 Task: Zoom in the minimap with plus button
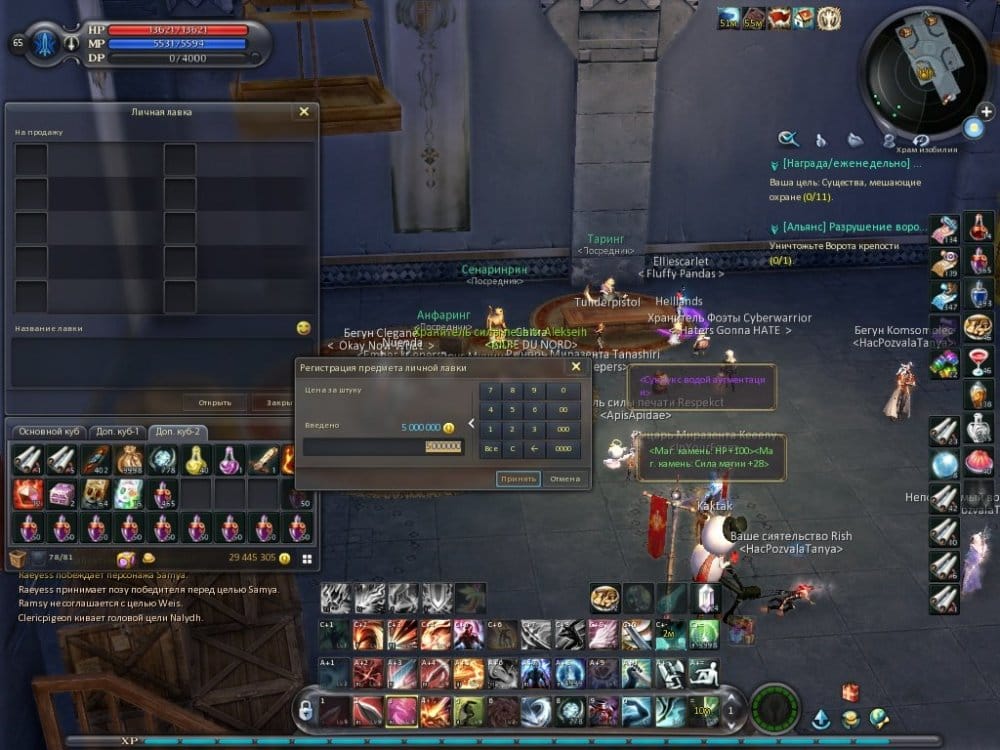pyautogui.click(x=973, y=128)
